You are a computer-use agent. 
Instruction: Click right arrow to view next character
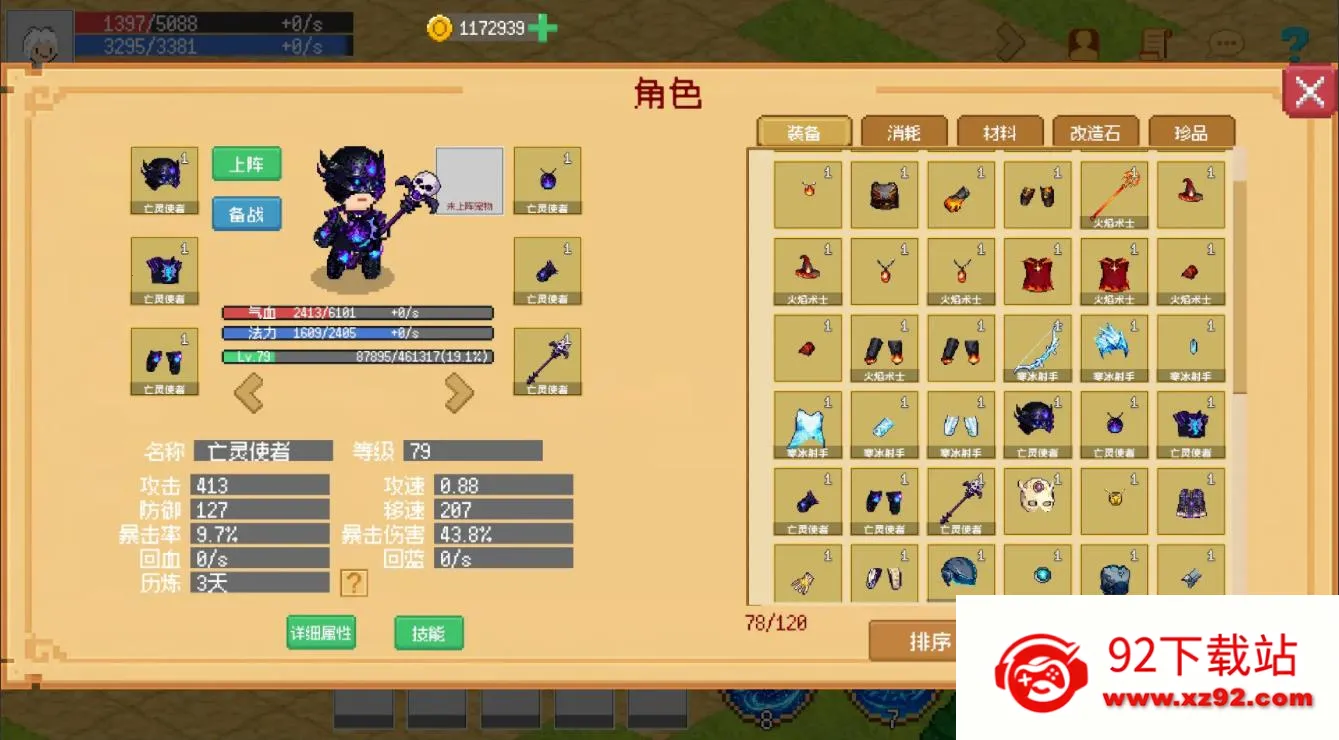[459, 391]
